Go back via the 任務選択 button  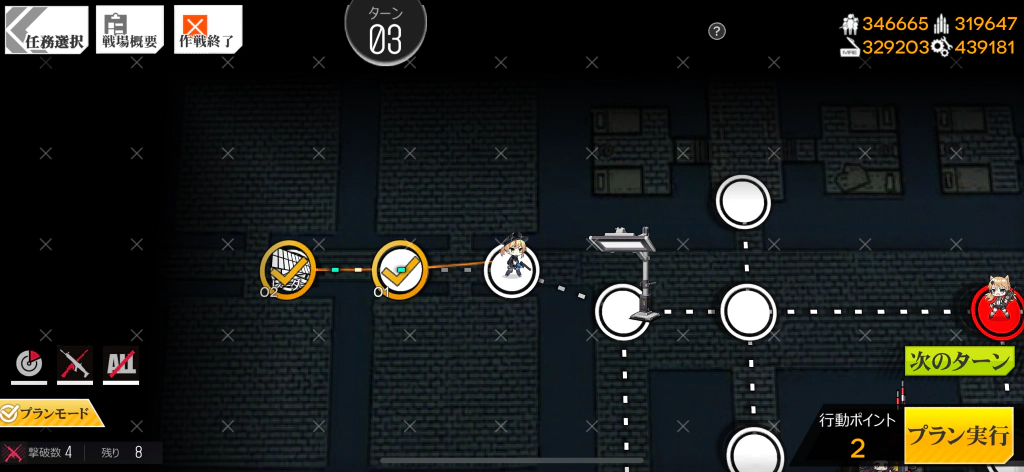click(x=44, y=30)
